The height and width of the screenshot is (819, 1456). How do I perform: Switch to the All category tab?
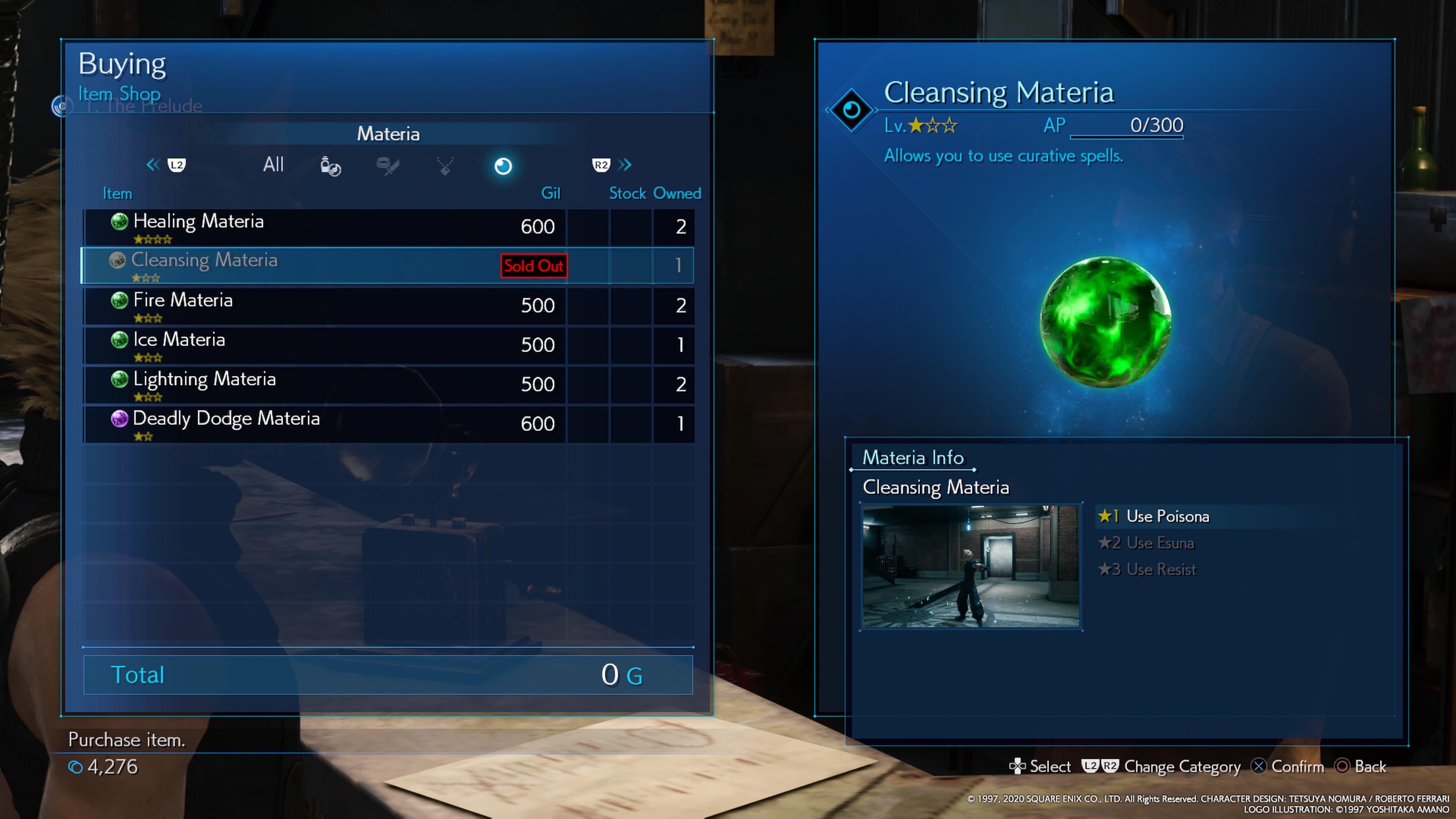pos(273,165)
